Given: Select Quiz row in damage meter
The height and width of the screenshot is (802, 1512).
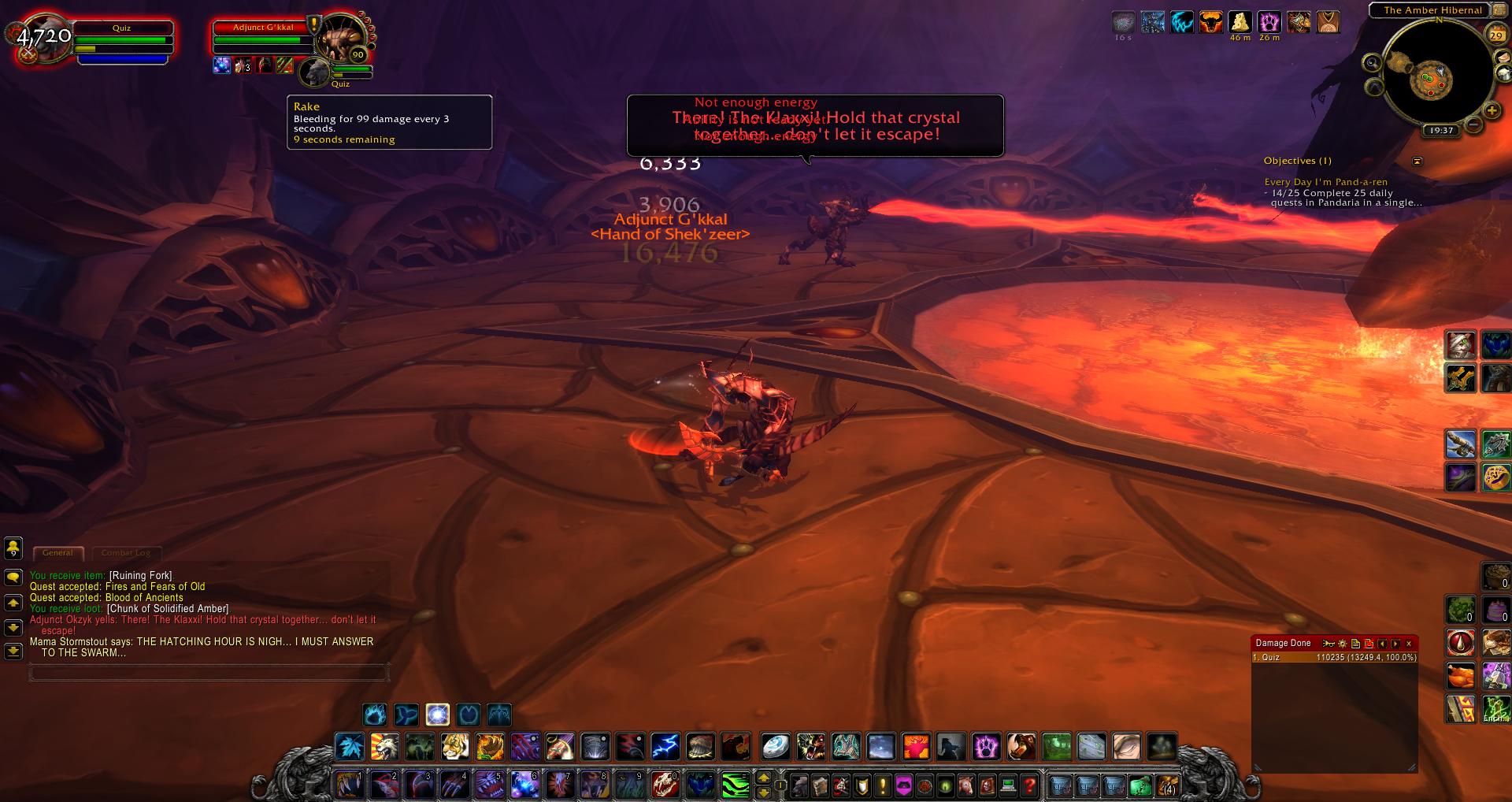Looking at the screenshot, I should tap(1334, 657).
